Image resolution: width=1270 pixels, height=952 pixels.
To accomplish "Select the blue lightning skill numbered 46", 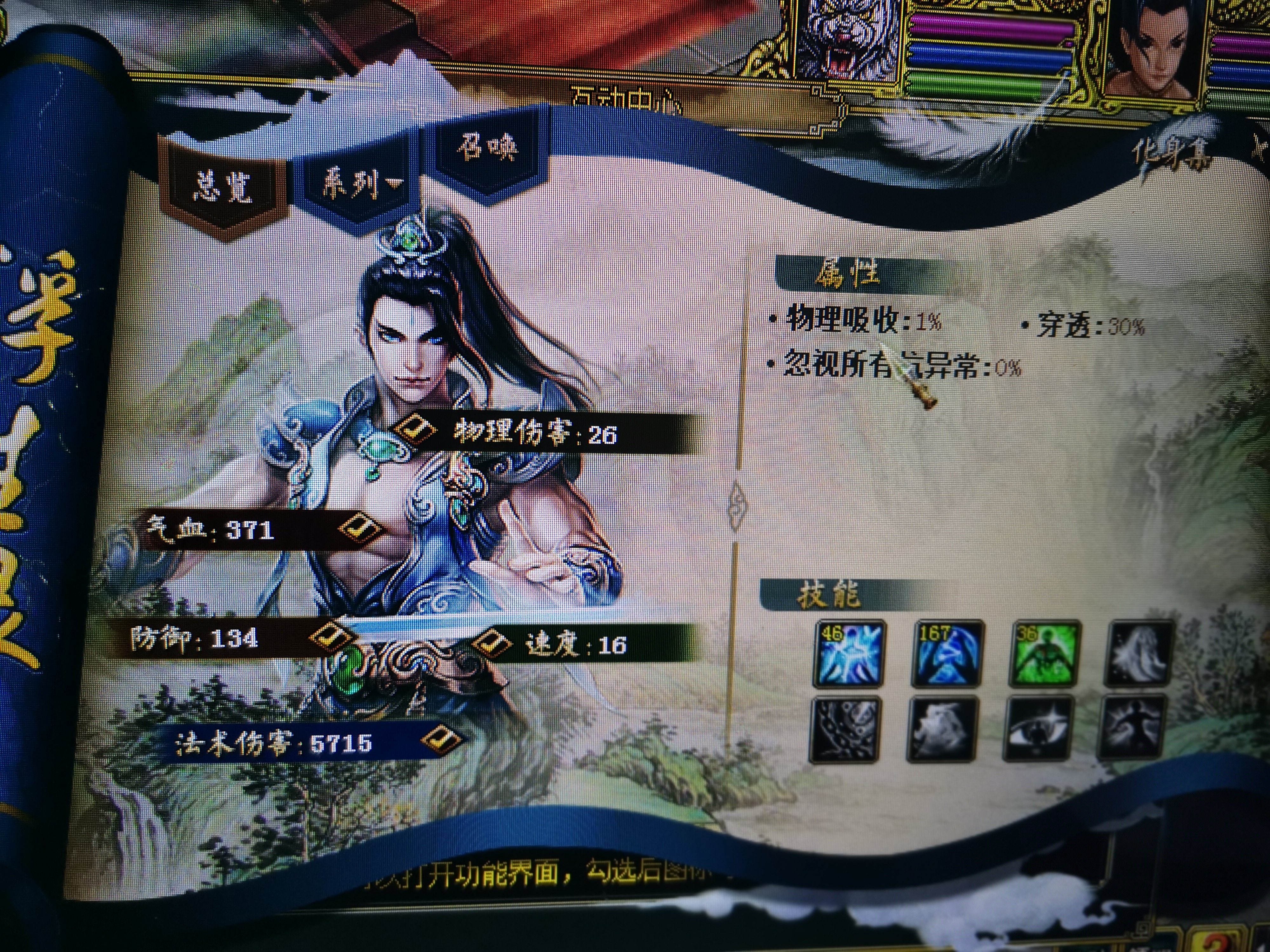I will 849,654.
